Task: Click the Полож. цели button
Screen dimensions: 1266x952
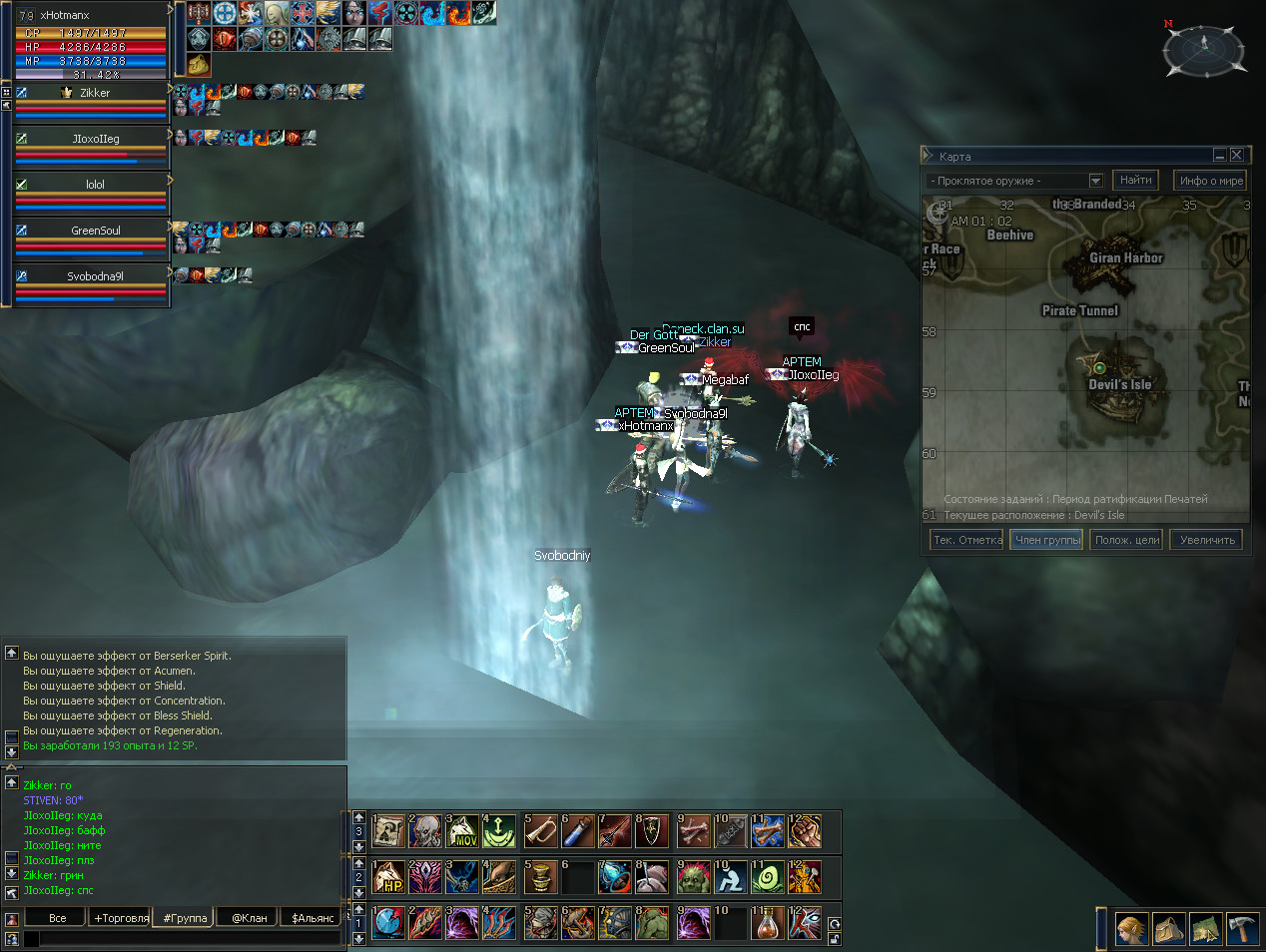Action: 1126,540
